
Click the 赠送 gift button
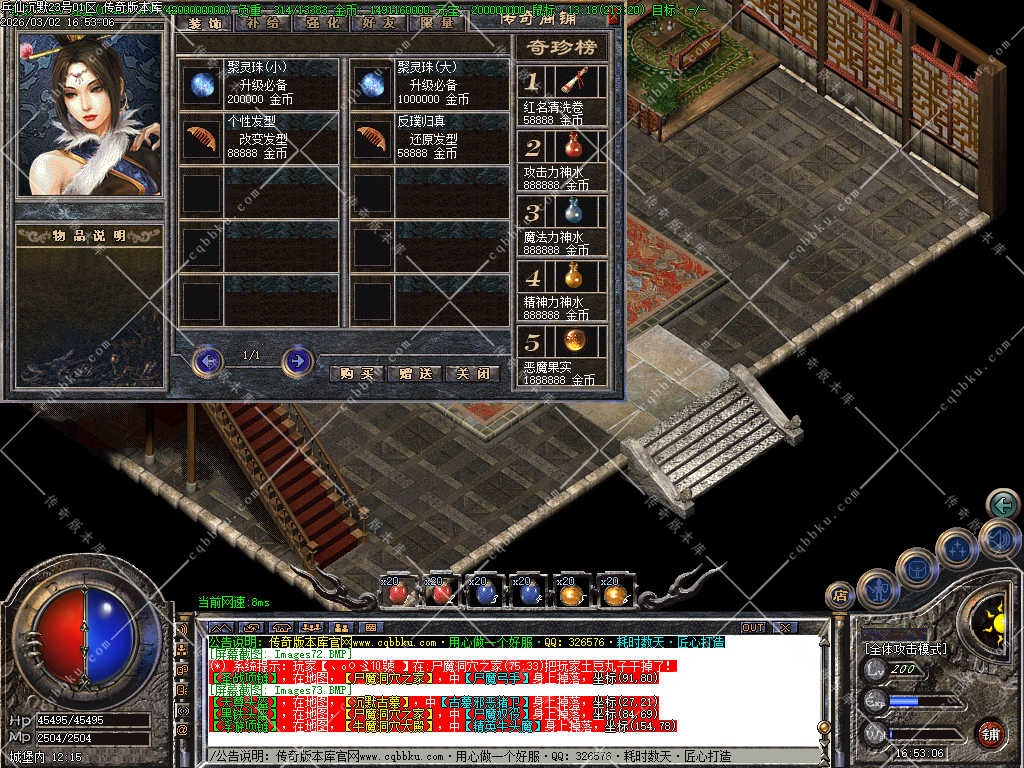coord(414,373)
